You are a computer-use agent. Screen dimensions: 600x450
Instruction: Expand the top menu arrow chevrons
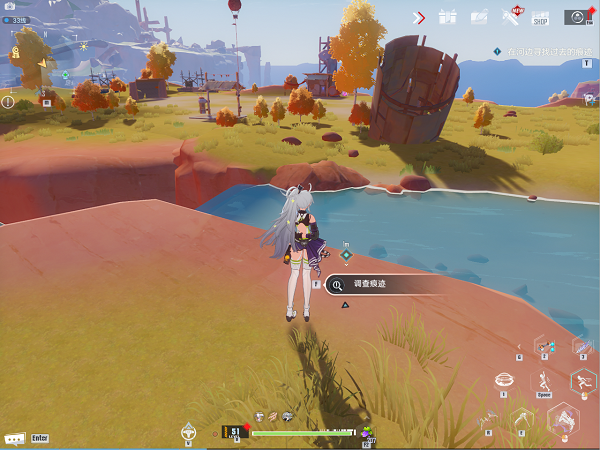[420, 17]
